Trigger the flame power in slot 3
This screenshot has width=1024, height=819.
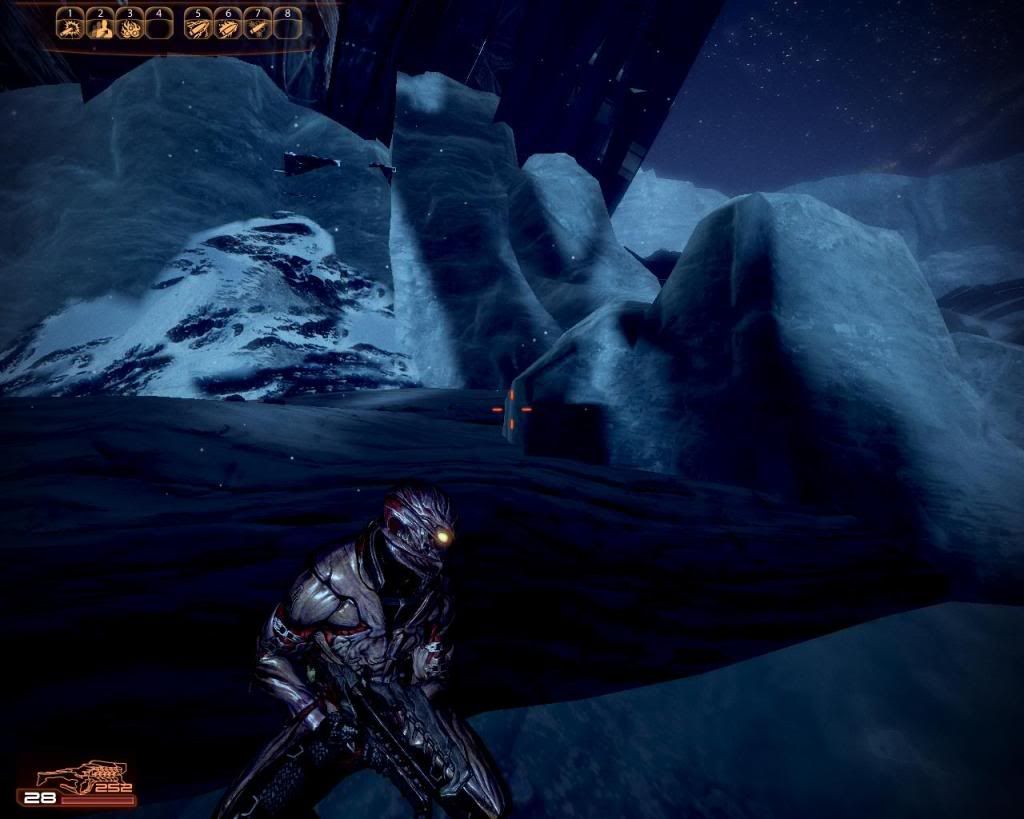(x=128, y=28)
